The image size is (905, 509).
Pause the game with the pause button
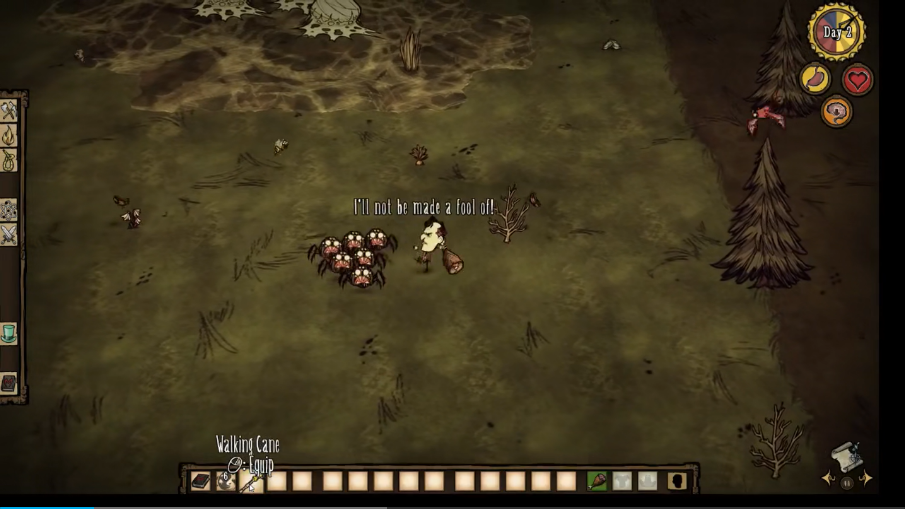click(x=847, y=483)
